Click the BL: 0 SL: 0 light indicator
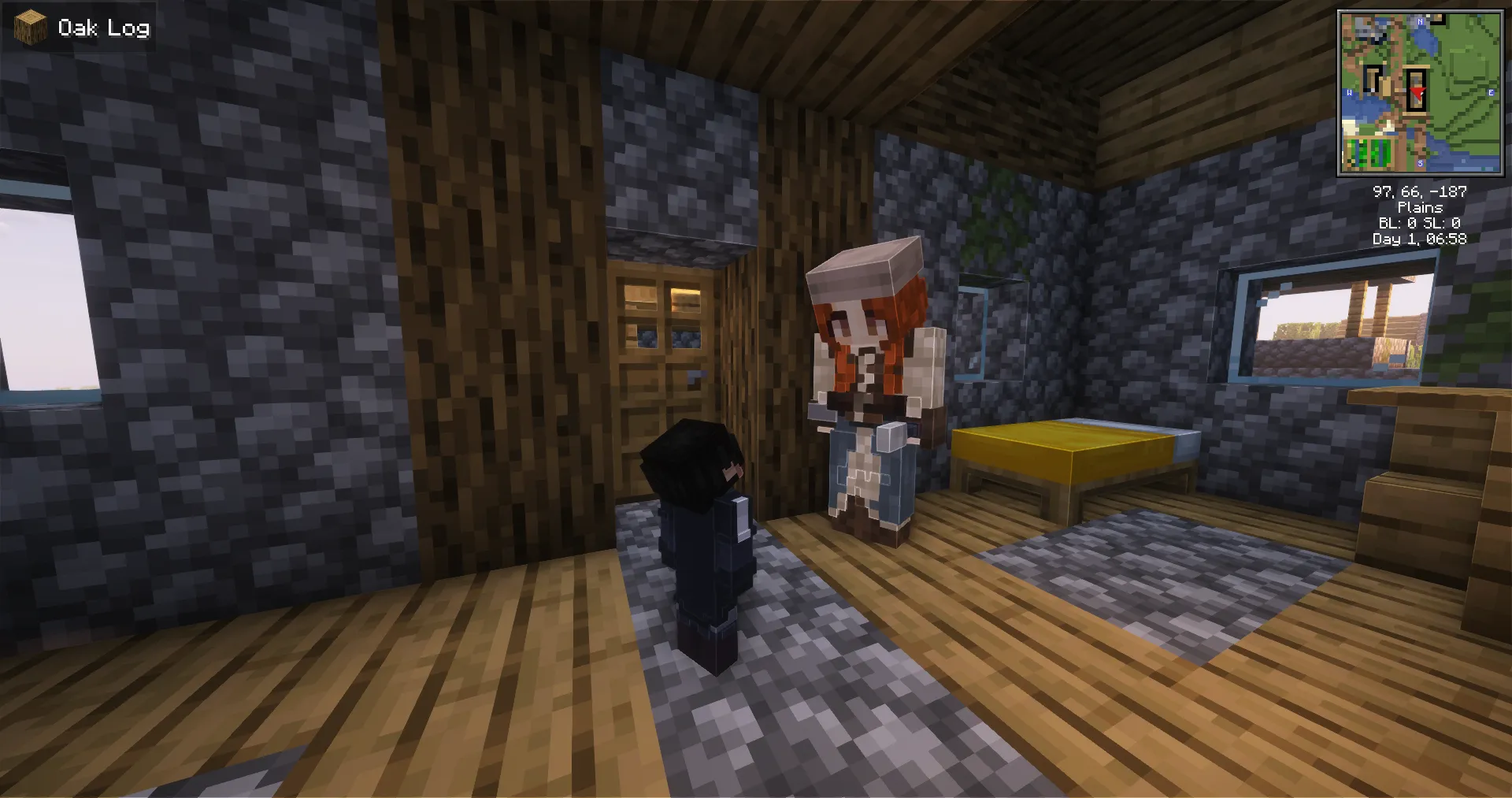 point(1421,223)
